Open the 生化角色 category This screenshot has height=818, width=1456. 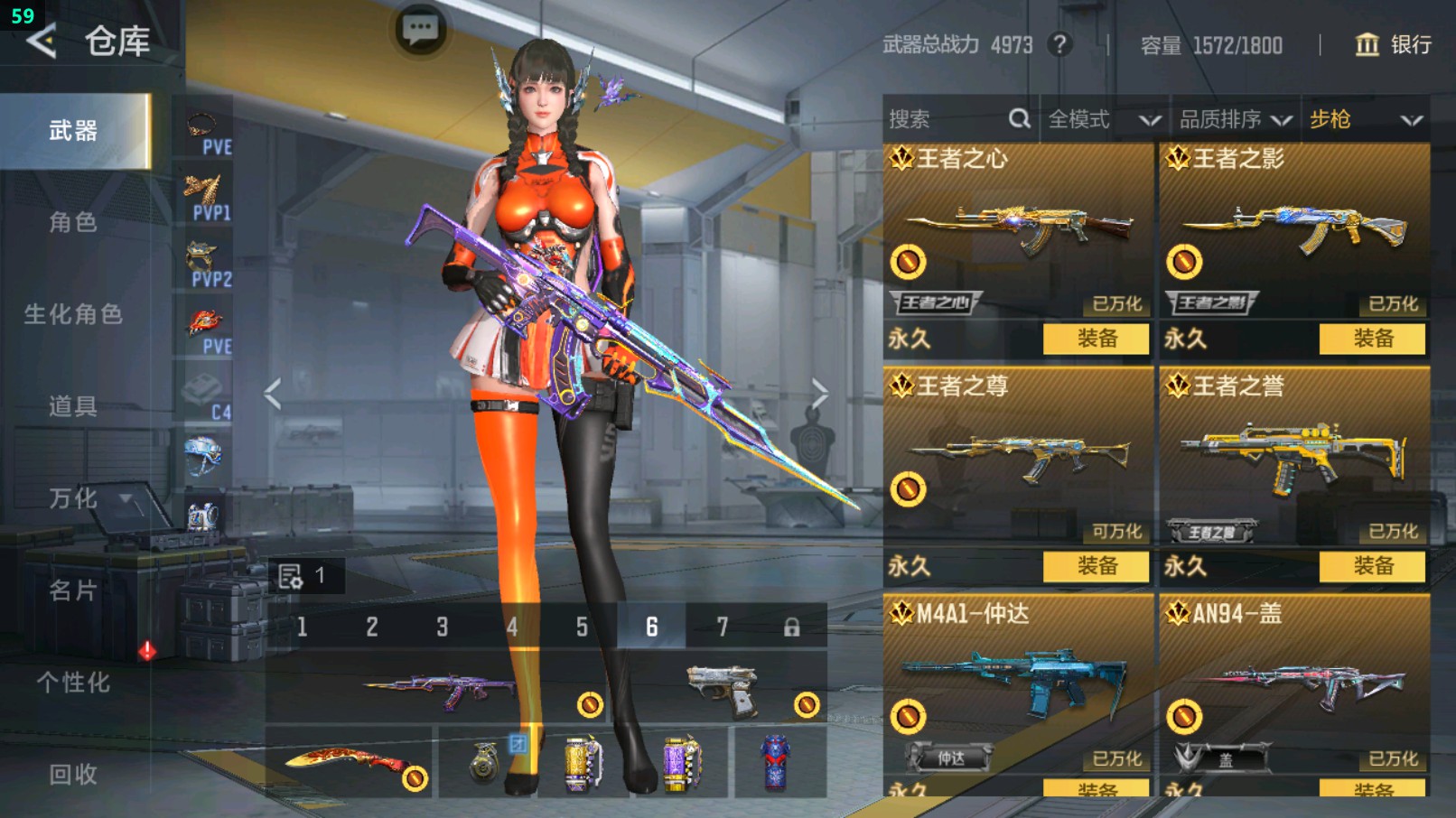click(x=73, y=314)
